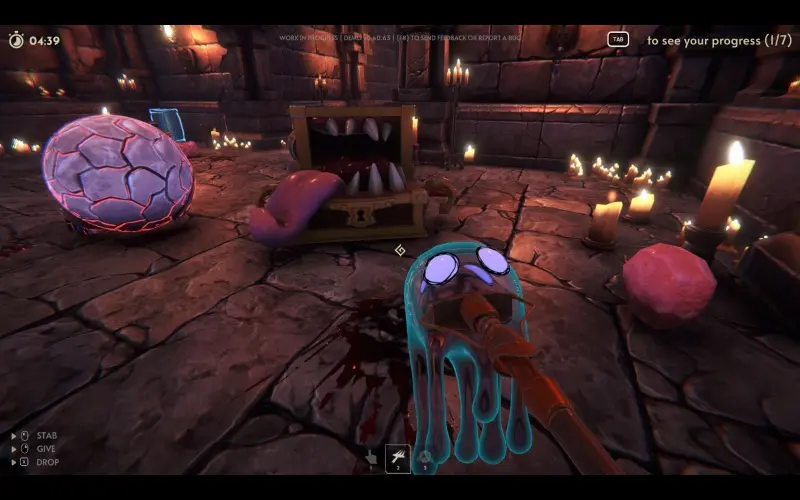
Task: Open the progress tracker showing 1/7
Action: tap(618, 40)
